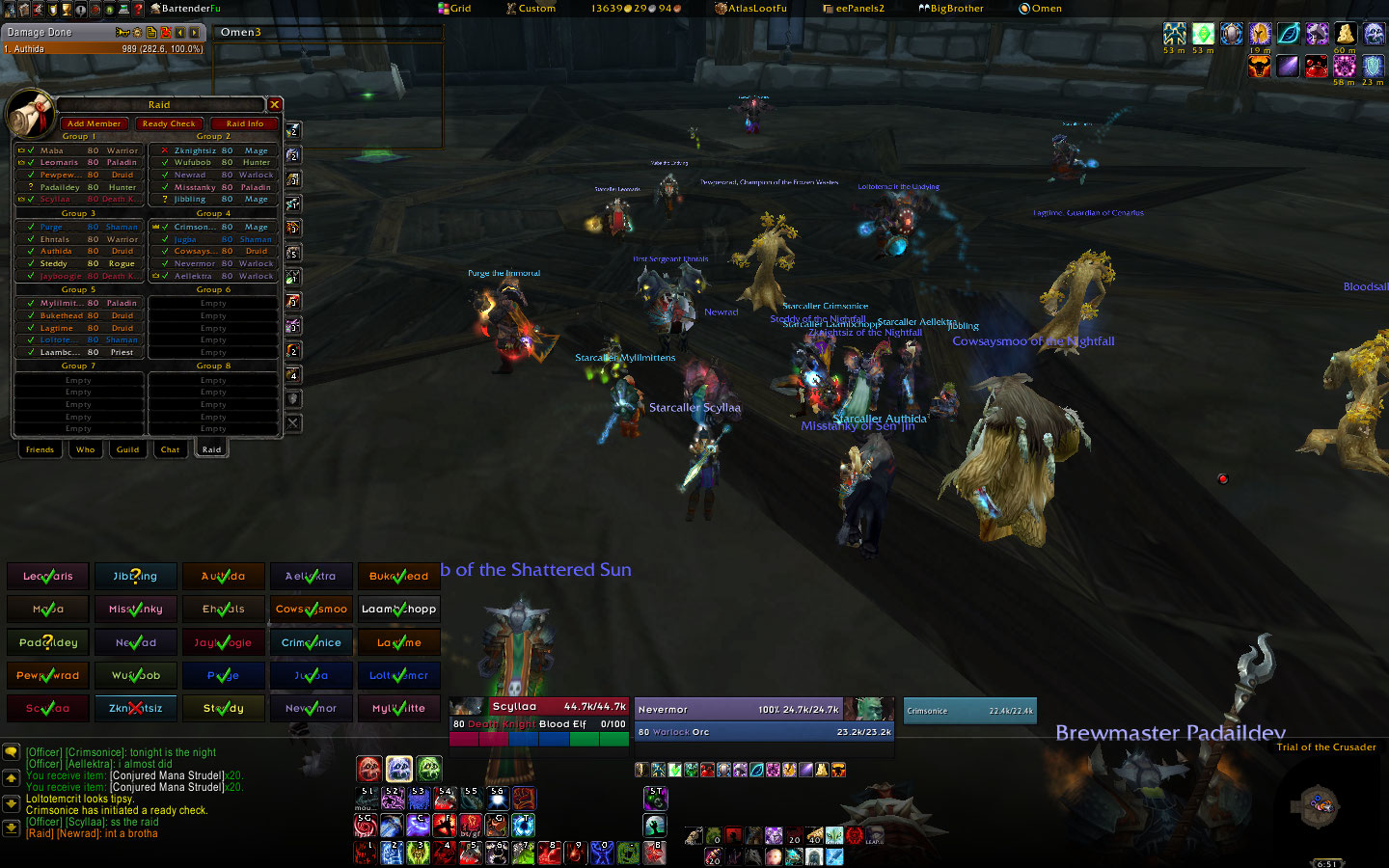The width and height of the screenshot is (1389, 868).
Task: Open the AtlasLootFu panel entry
Action: tap(751, 8)
